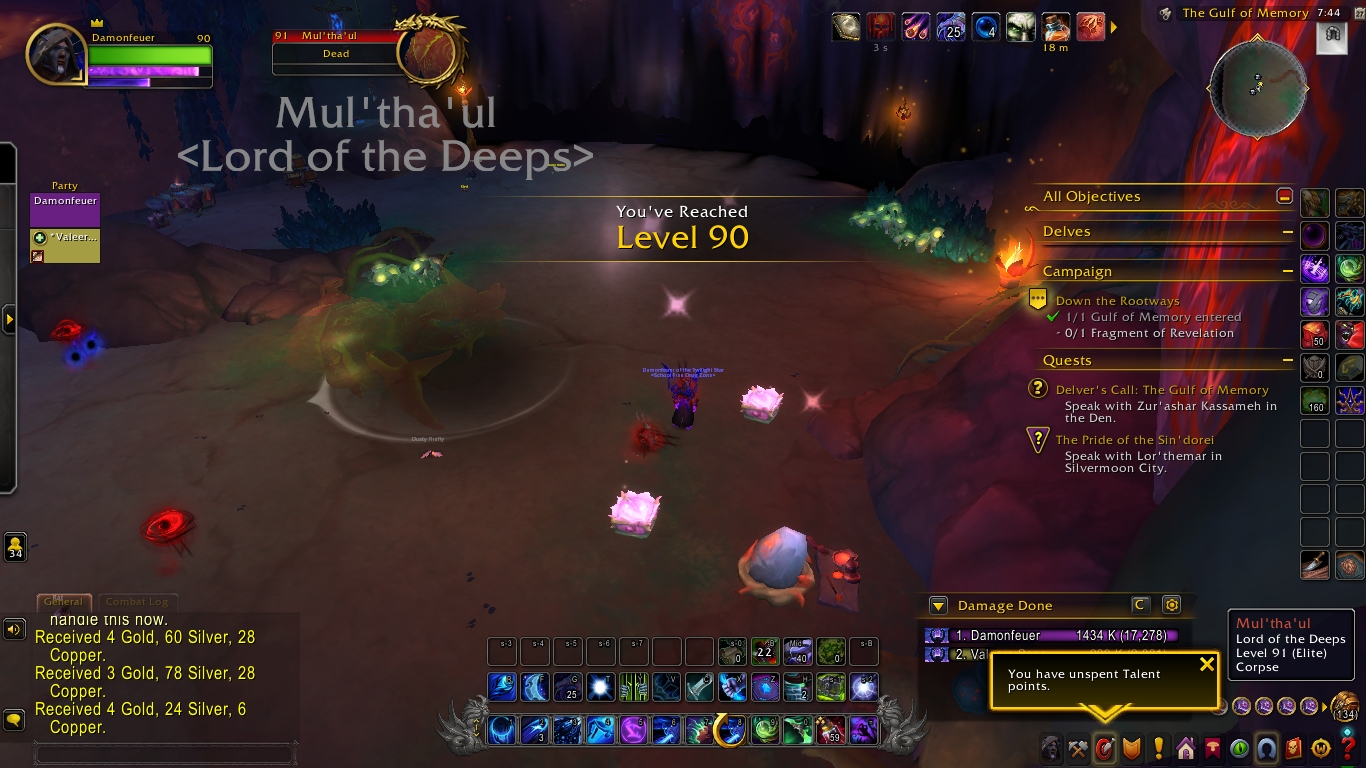This screenshot has width=1366, height=768.
Task: Open The Pride of the Sin'dorei quest
Action: click(x=1134, y=440)
